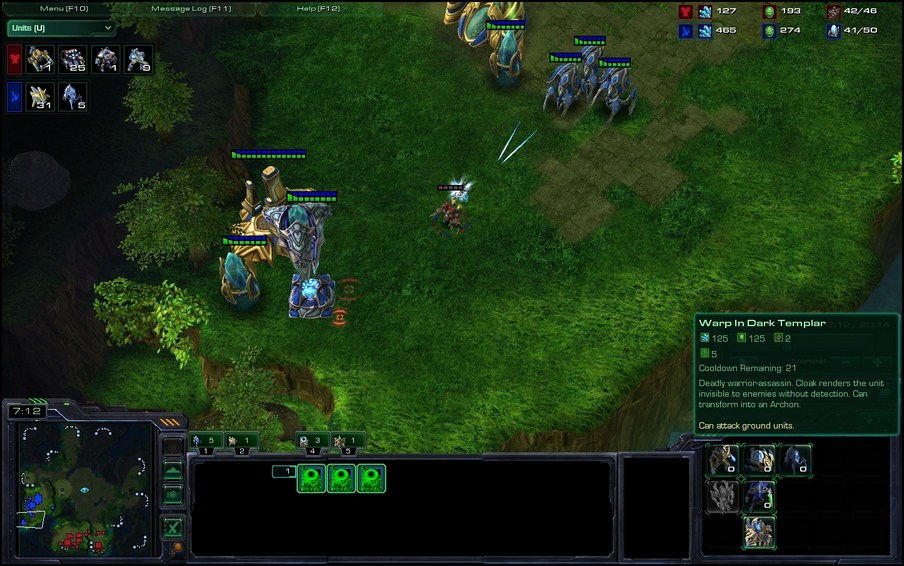Select control group 5 tab
904x566 pixels.
(348, 441)
